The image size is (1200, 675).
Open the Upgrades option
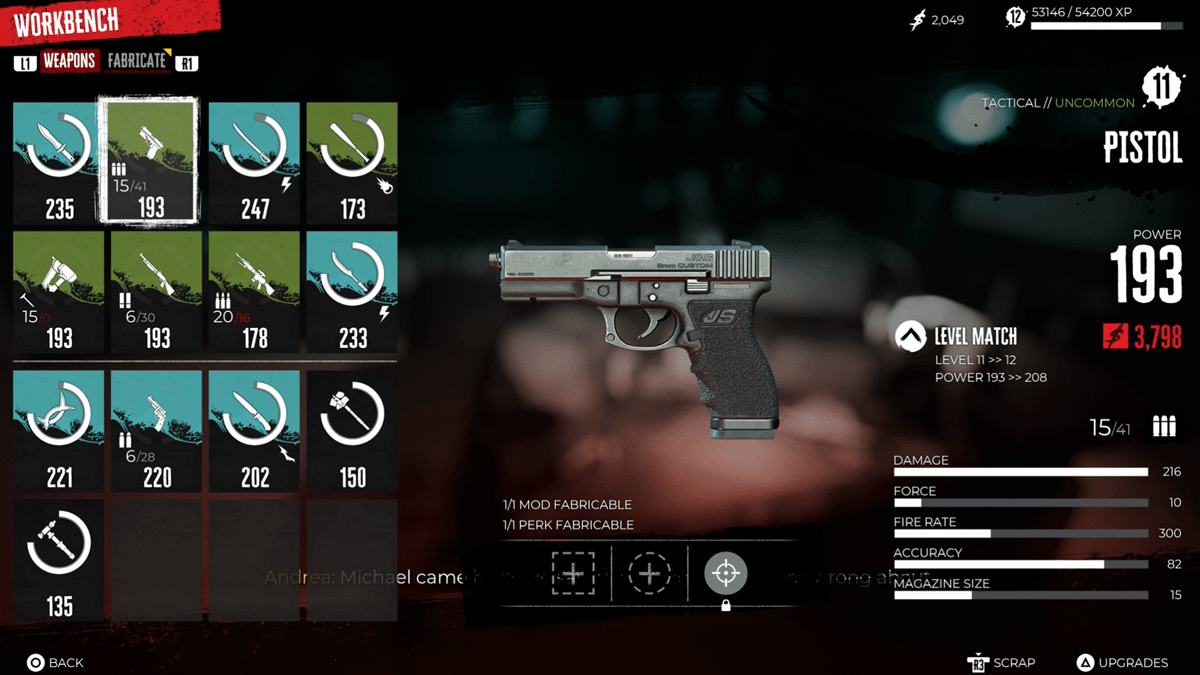(1123, 662)
